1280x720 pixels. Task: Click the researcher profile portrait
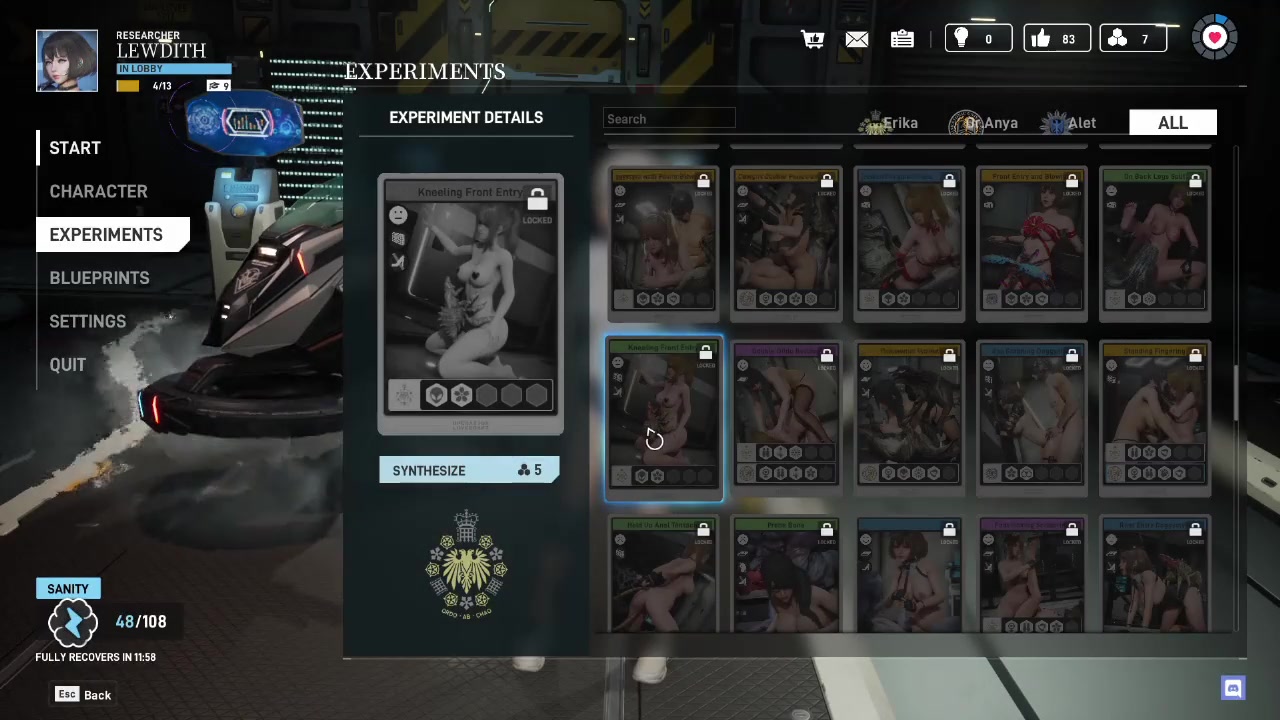coord(67,61)
